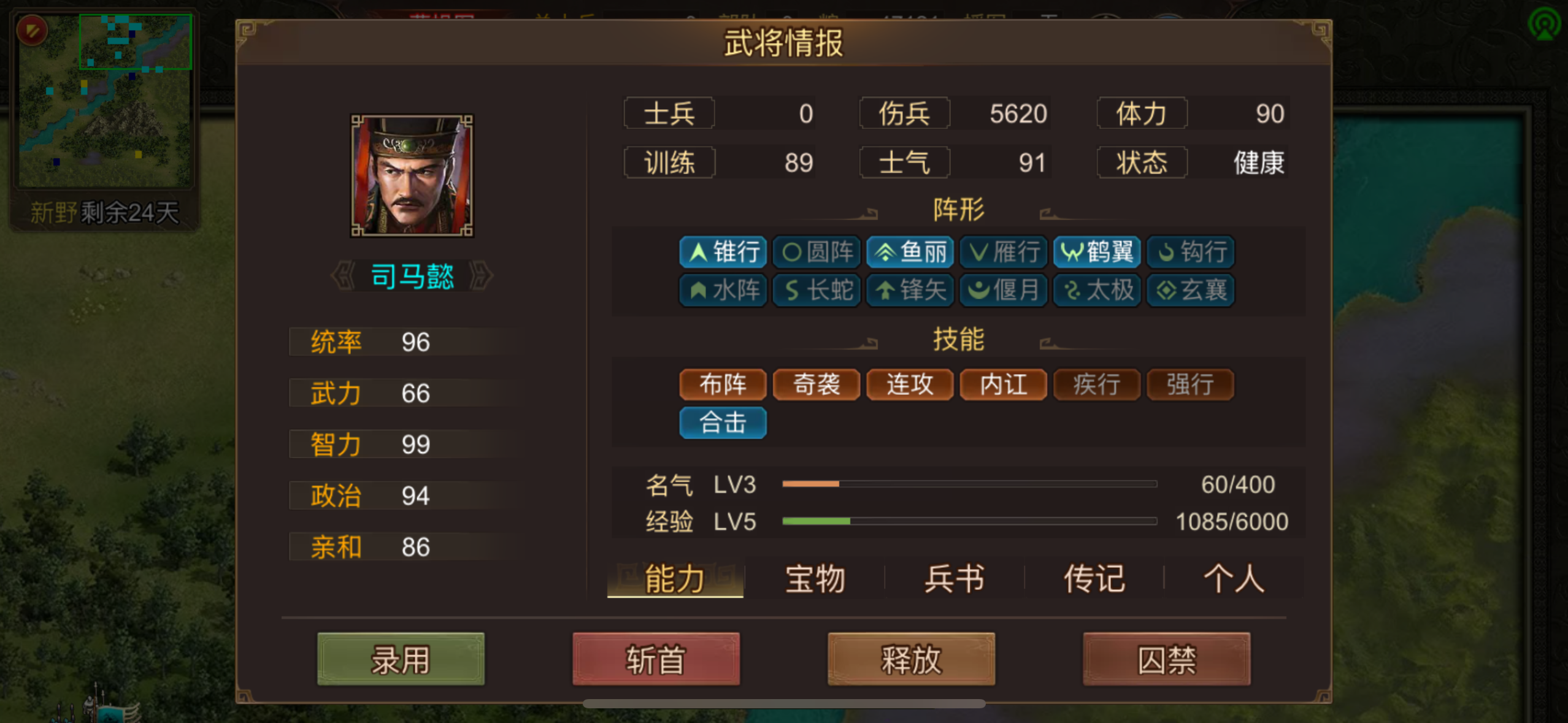Choose the 长蛇 formation icon
The image size is (1568, 723).
coord(816,291)
